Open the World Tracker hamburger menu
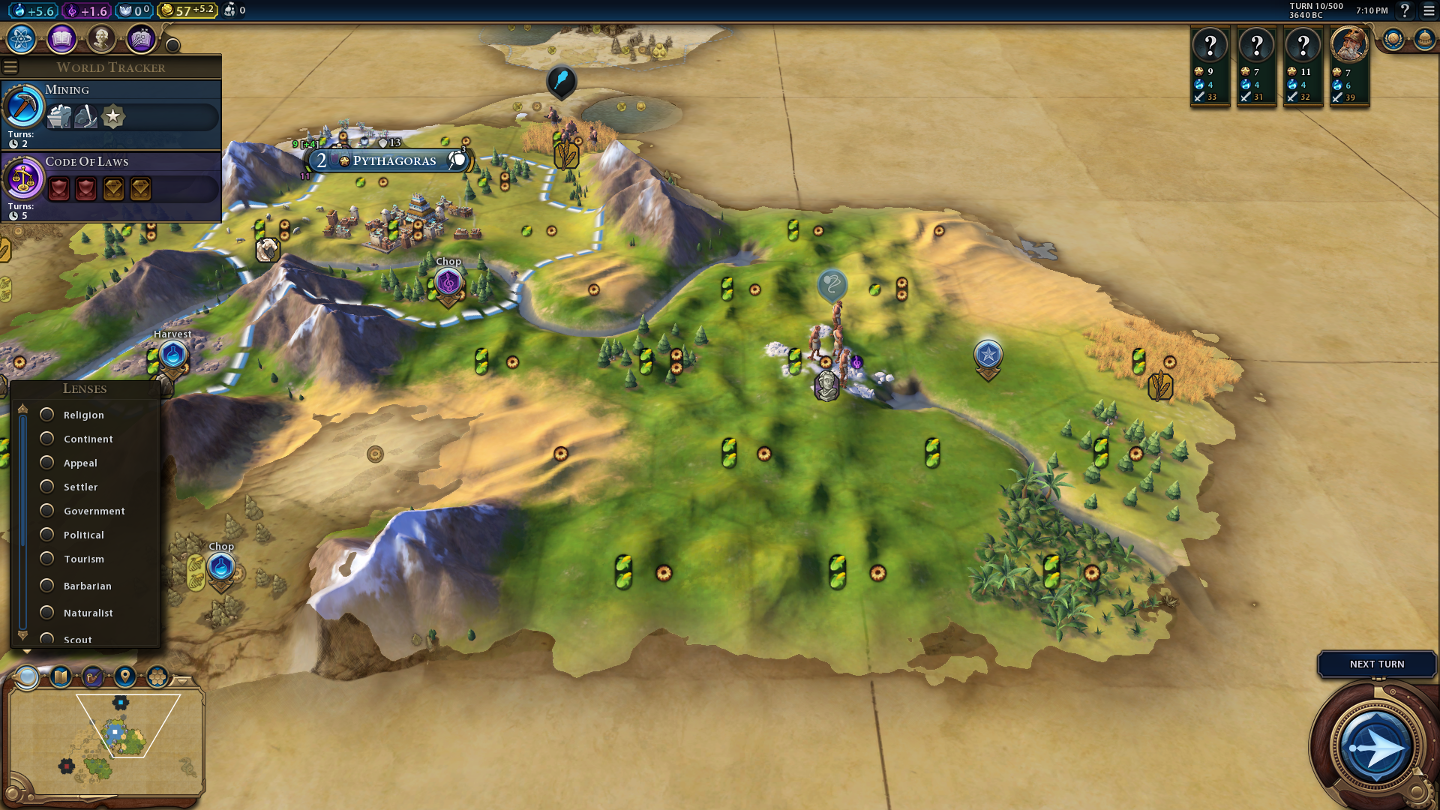Viewport: 1440px width, 810px height. (x=11, y=67)
